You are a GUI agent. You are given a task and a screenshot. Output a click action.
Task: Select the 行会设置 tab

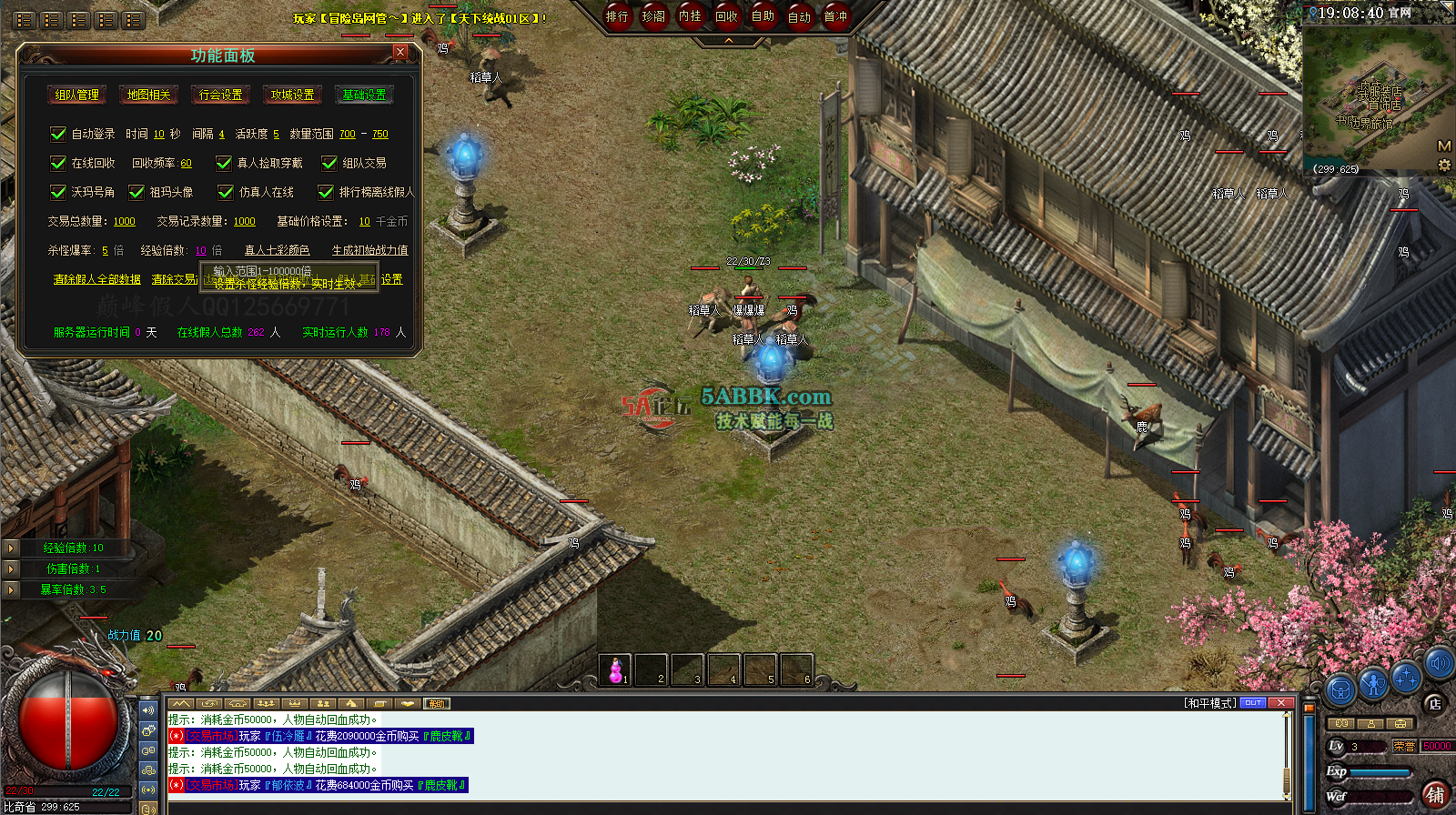click(x=220, y=95)
